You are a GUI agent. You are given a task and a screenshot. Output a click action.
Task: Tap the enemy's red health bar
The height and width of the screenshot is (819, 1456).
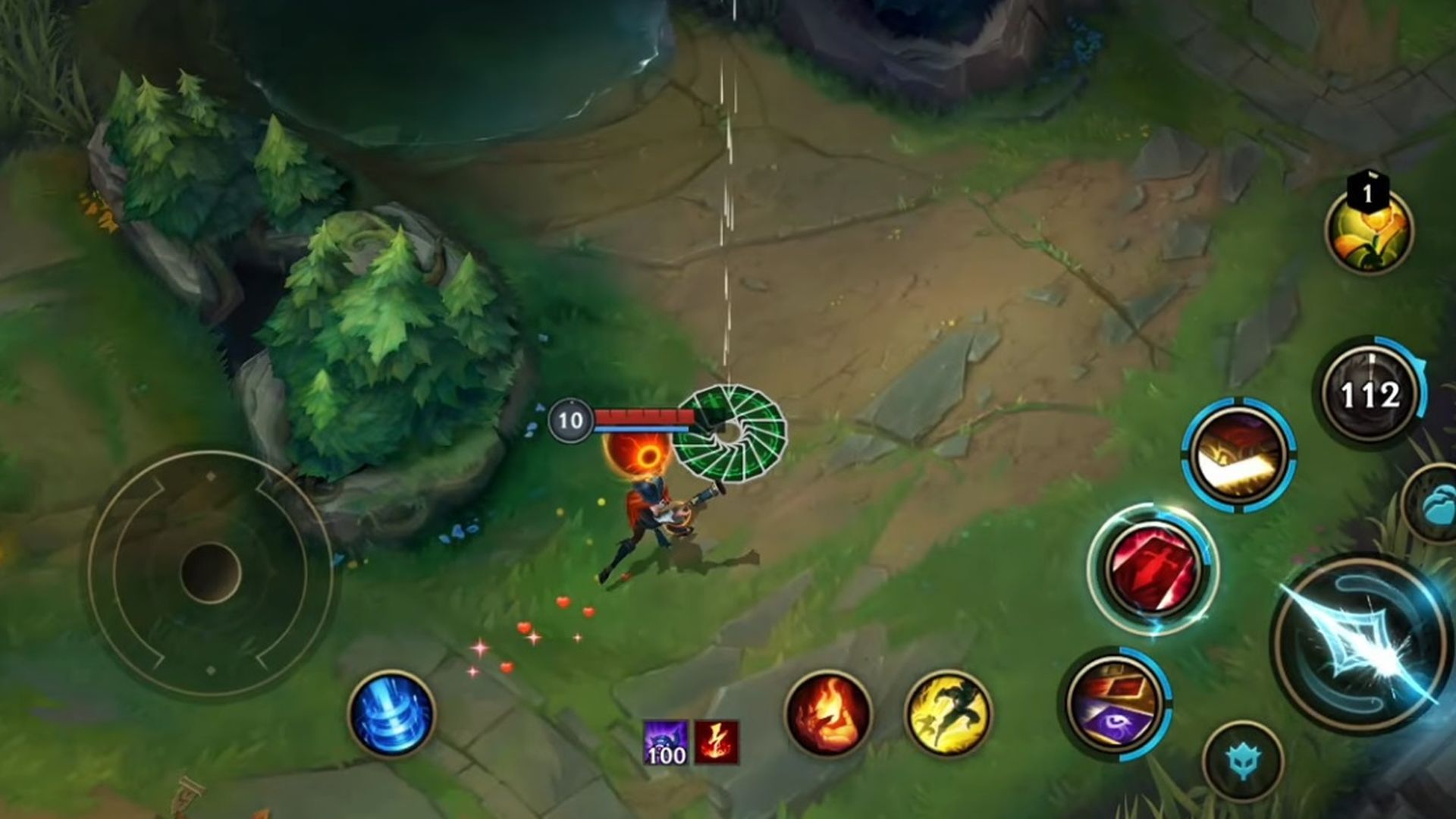643,416
